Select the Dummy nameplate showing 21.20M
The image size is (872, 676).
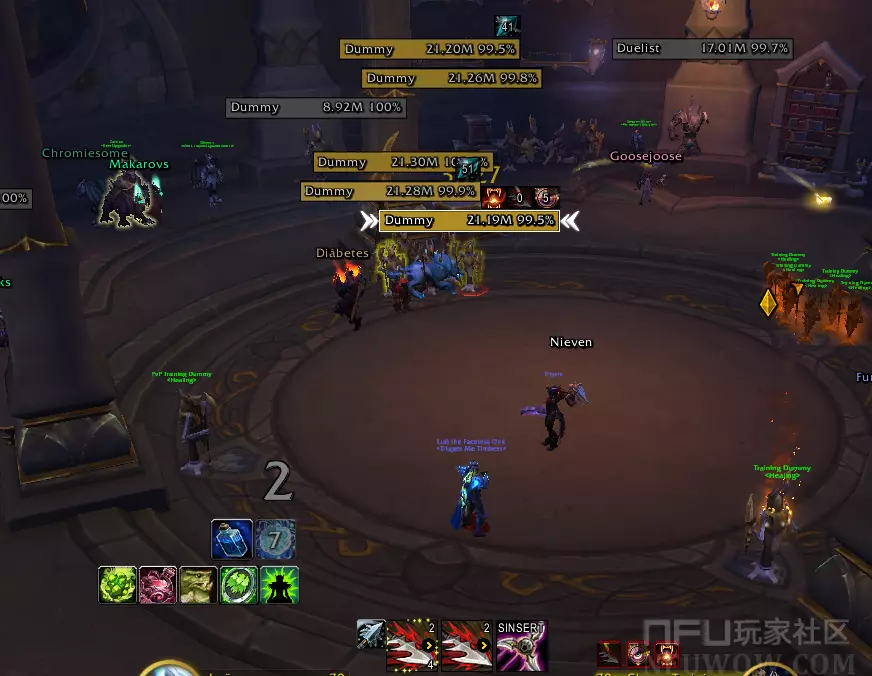[429, 49]
